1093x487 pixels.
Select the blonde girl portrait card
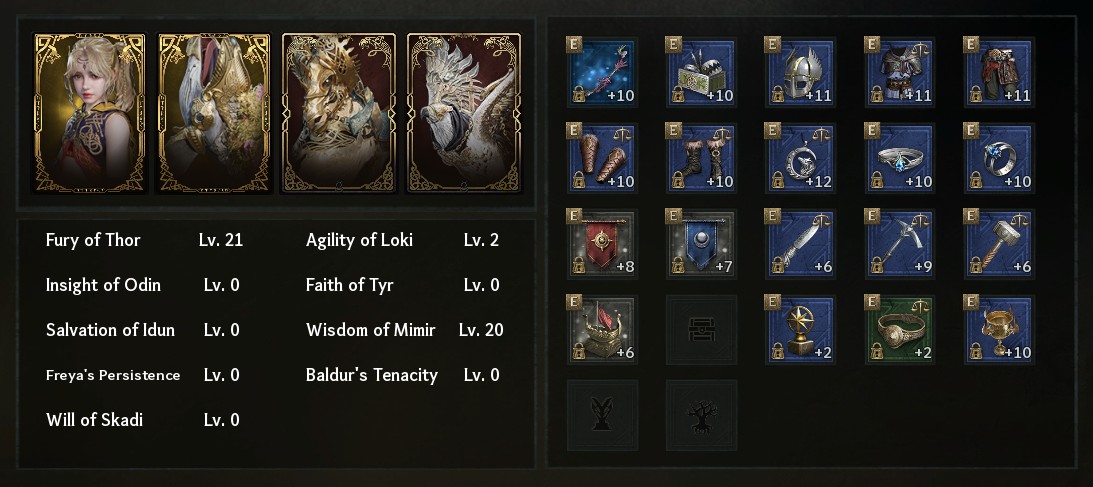coord(90,112)
